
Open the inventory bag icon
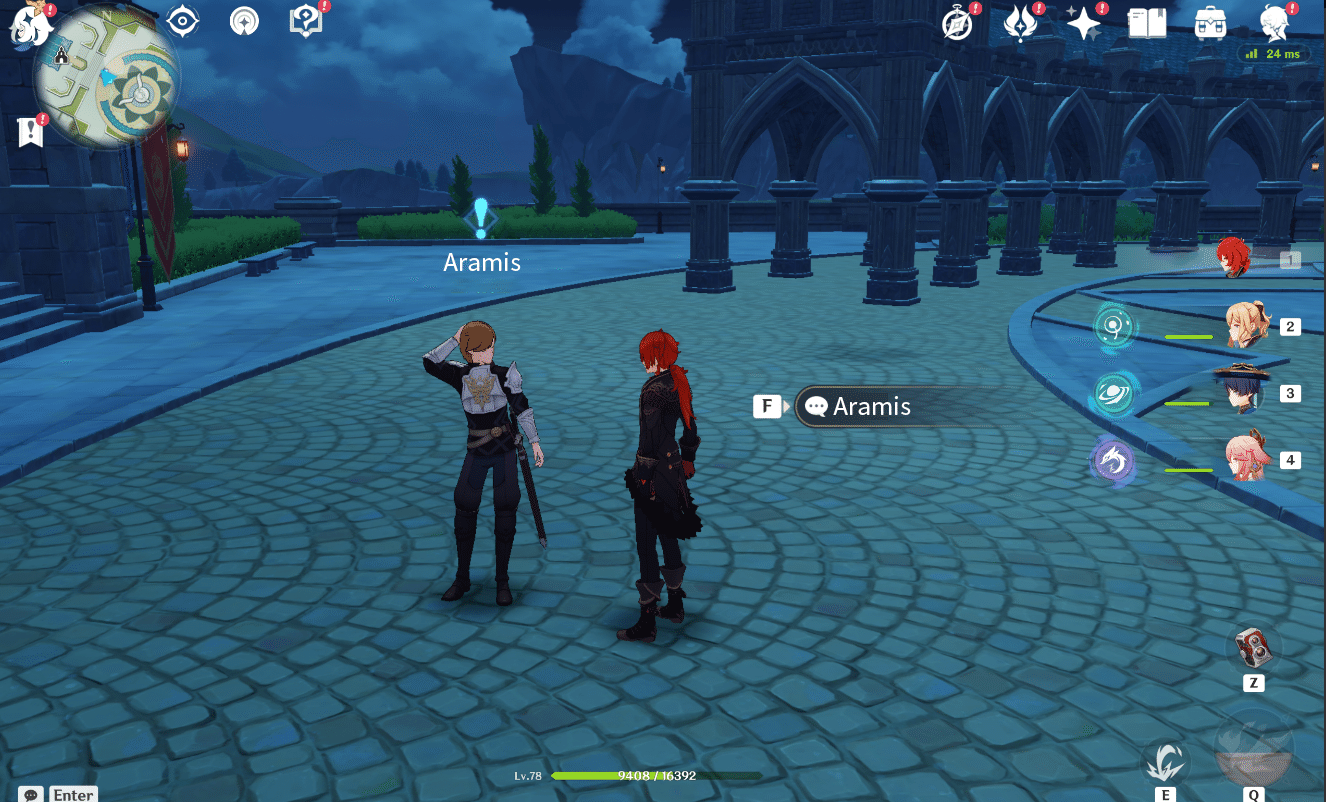tap(1210, 22)
